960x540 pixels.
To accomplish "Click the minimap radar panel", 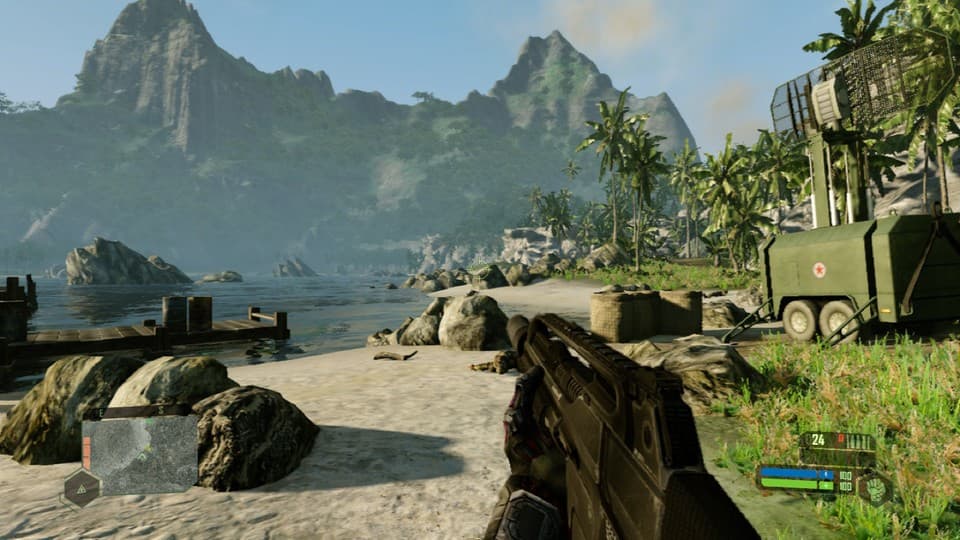I will pyautogui.click(x=141, y=455).
